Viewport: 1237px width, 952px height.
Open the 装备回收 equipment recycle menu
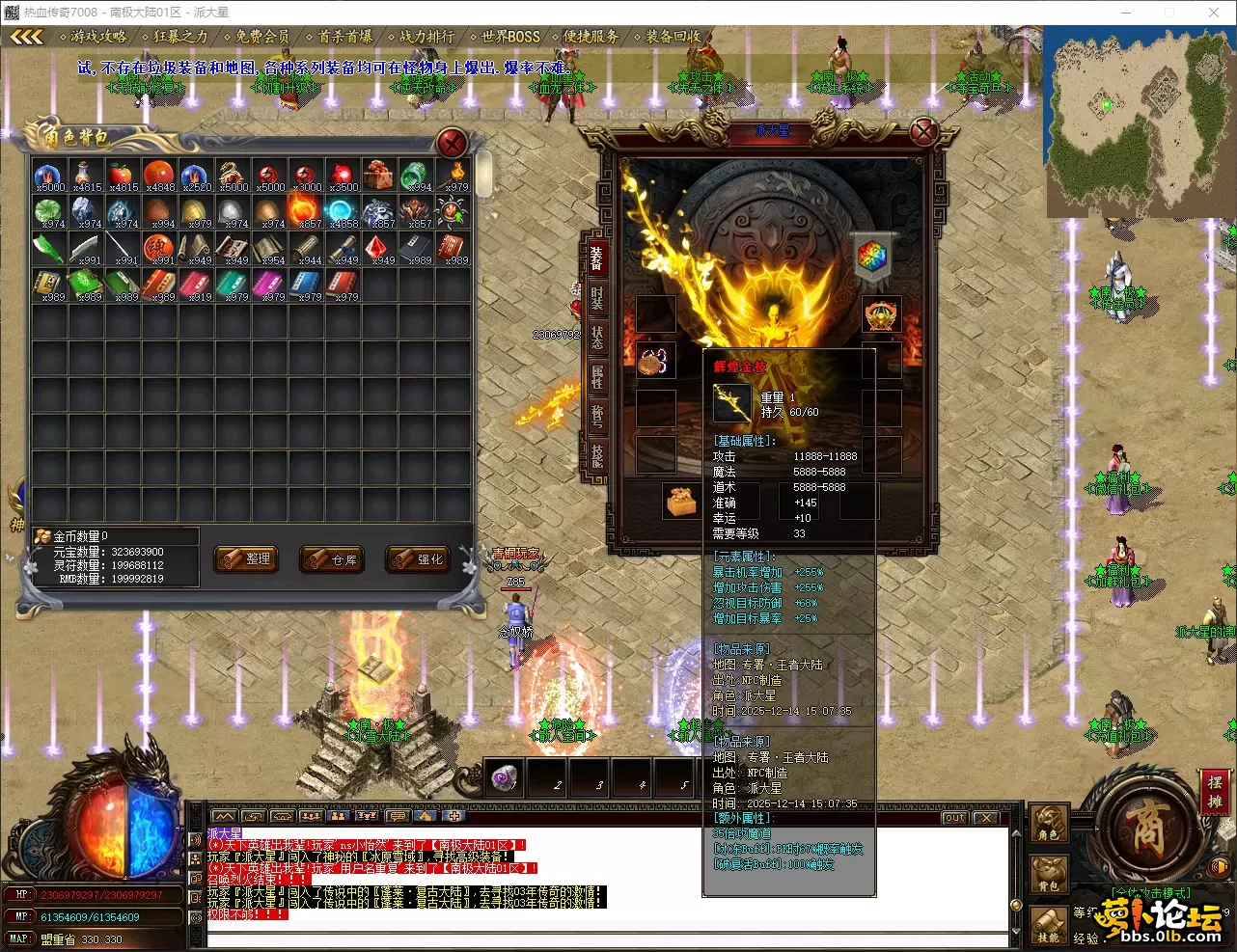[673, 37]
